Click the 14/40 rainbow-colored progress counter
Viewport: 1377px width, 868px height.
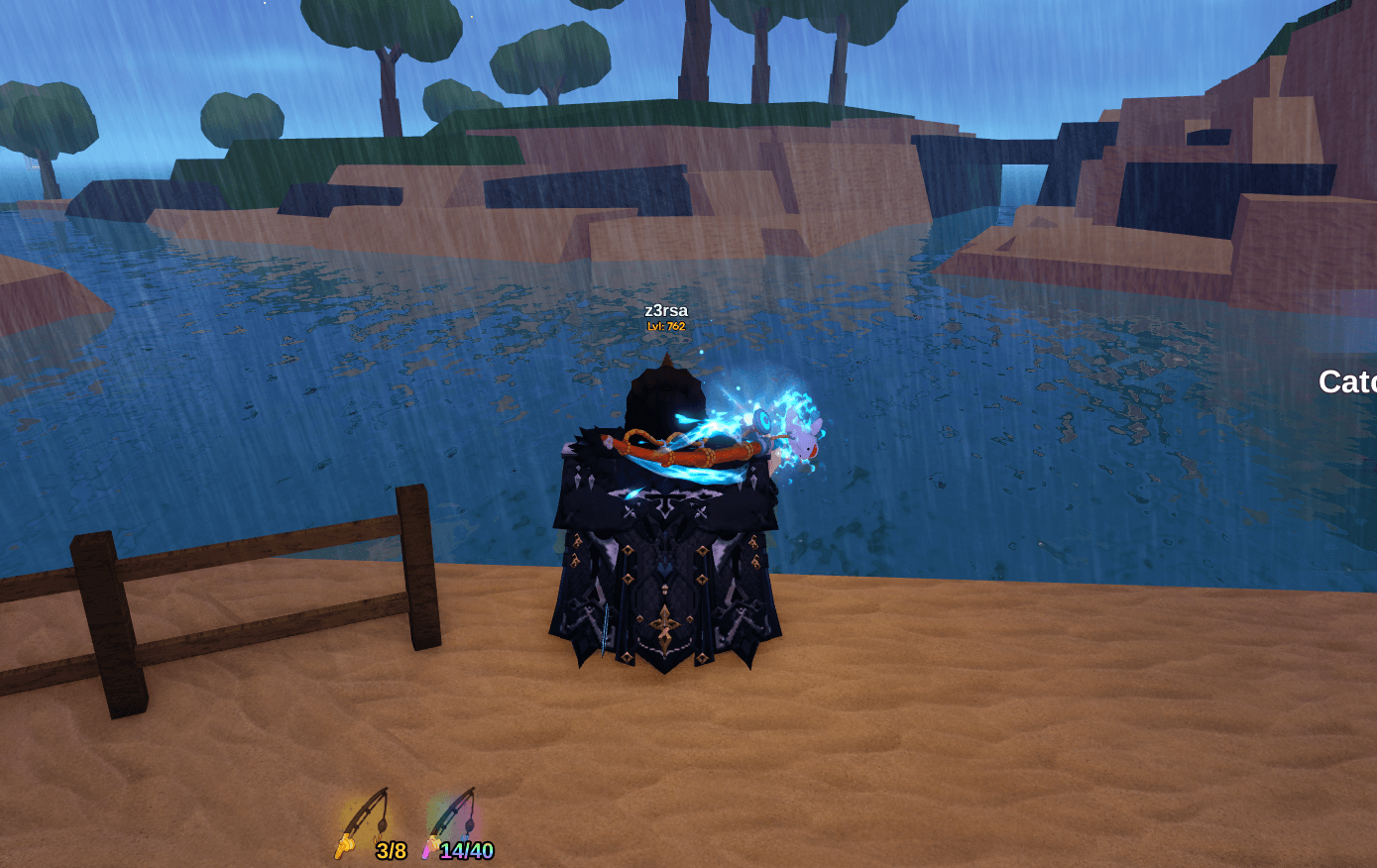click(x=467, y=848)
